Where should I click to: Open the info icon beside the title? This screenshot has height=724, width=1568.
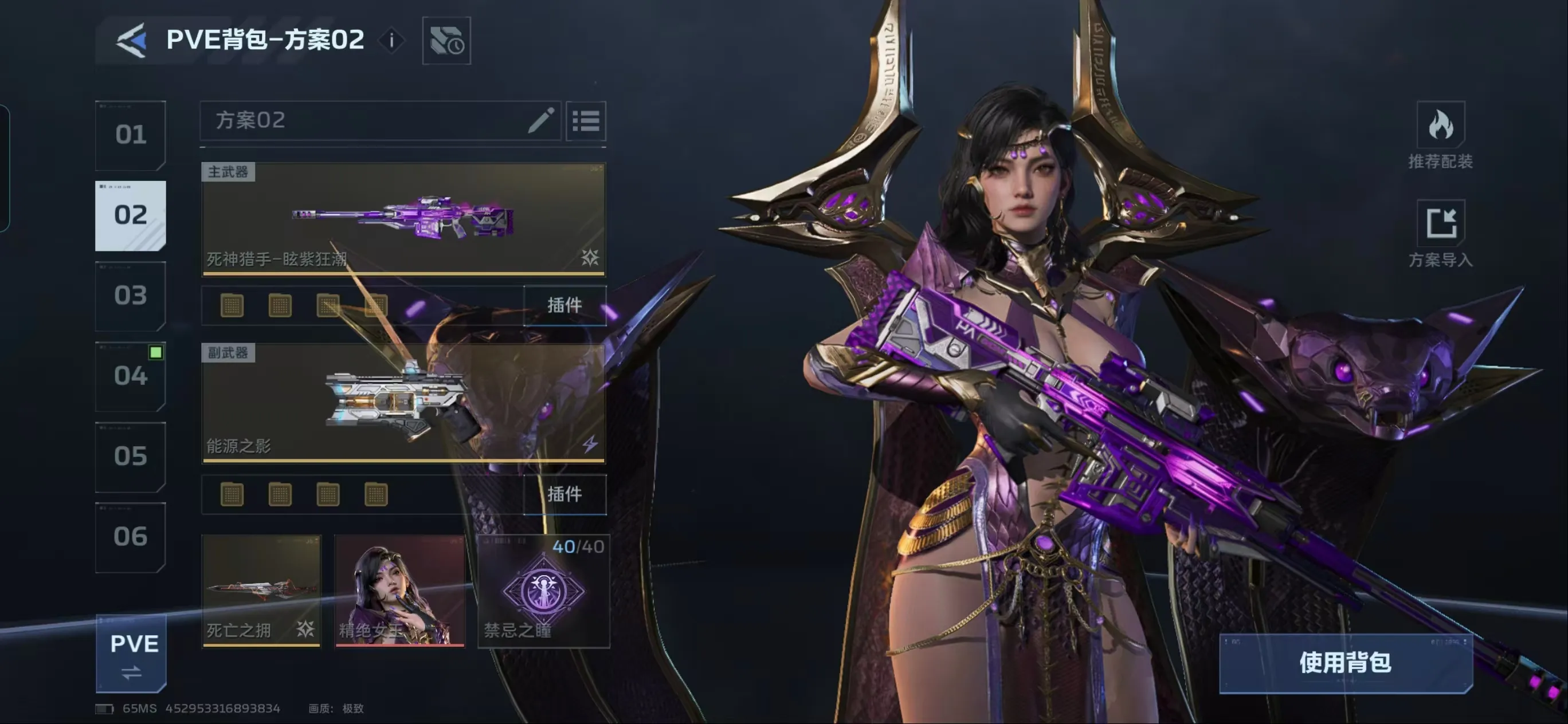click(391, 41)
